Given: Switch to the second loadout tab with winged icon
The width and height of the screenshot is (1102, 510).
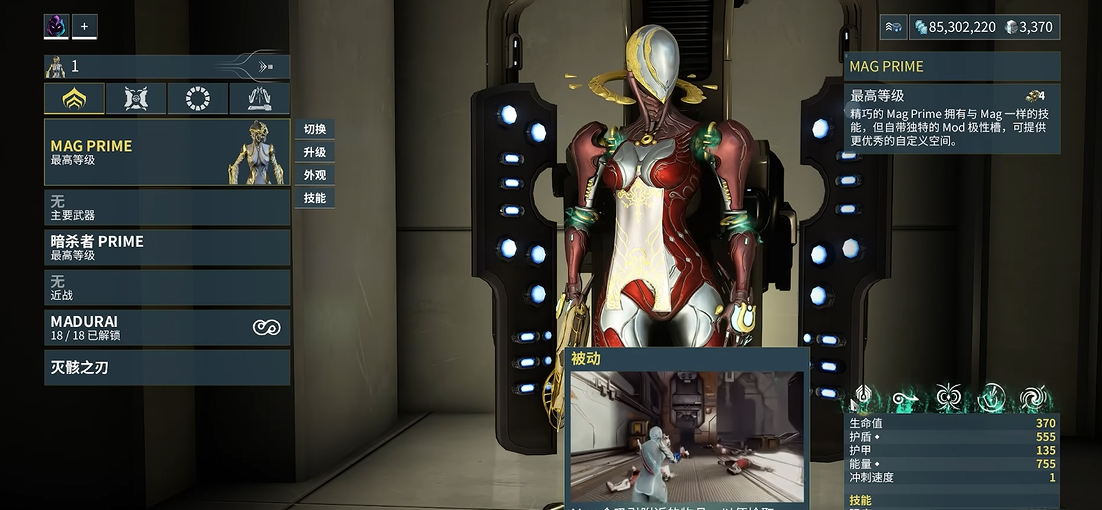Looking at the screenshot, I should 136,98.
